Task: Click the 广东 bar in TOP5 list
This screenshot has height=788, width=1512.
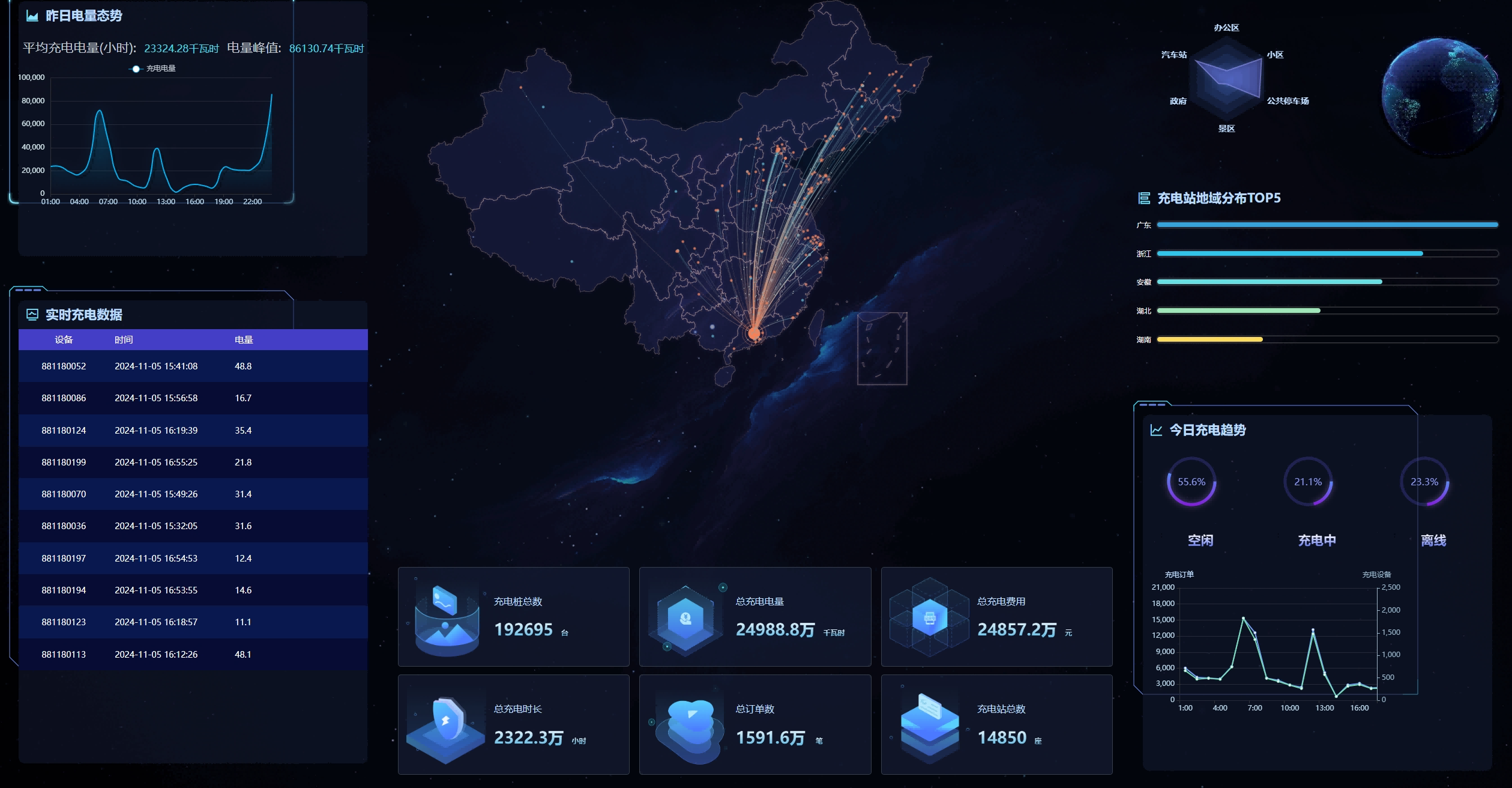Action: [x=1327, y=225]
